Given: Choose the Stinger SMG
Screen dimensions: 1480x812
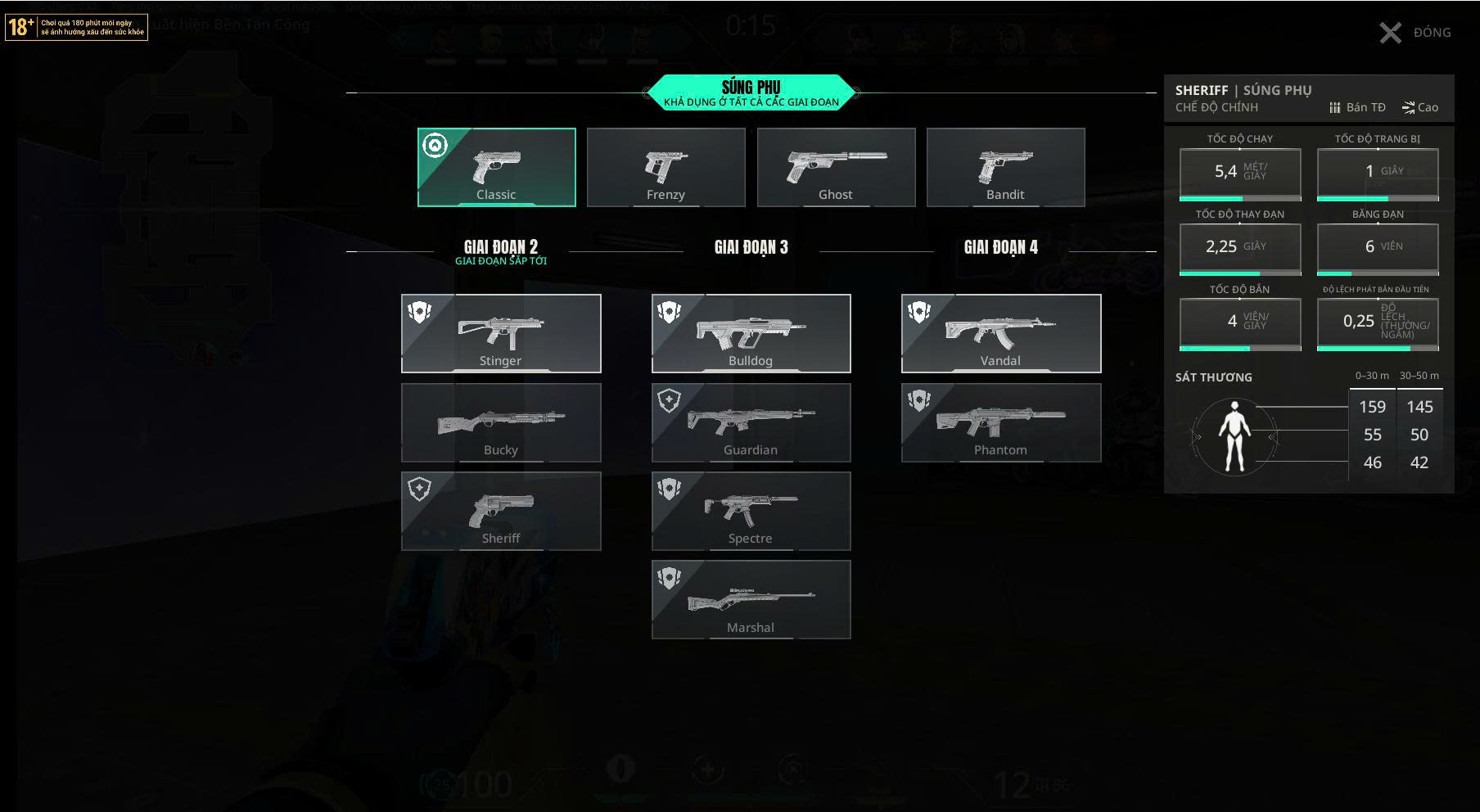Looking at the screenshot, I should click(501, 333).
